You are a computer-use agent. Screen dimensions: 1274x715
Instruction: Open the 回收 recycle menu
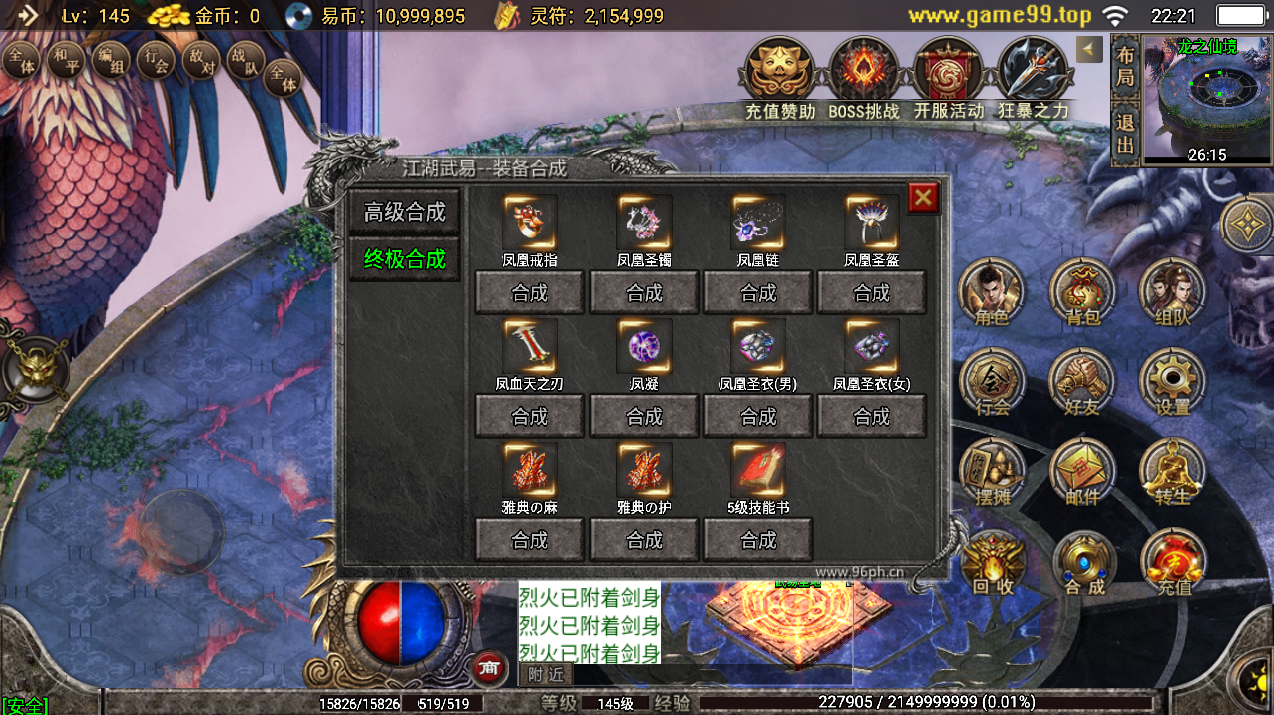tap(993, 563)
